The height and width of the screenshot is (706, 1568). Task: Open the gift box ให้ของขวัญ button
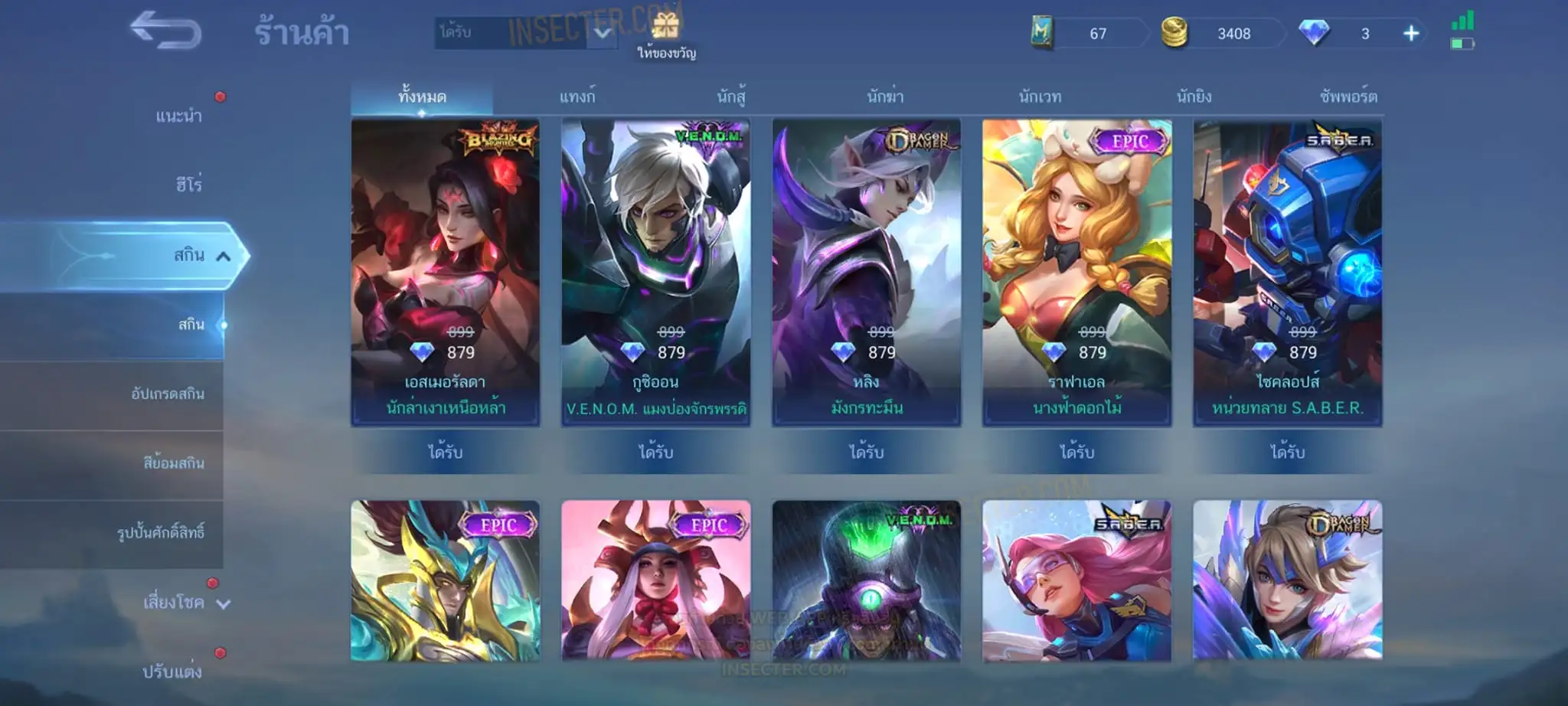tap(666, 36)
